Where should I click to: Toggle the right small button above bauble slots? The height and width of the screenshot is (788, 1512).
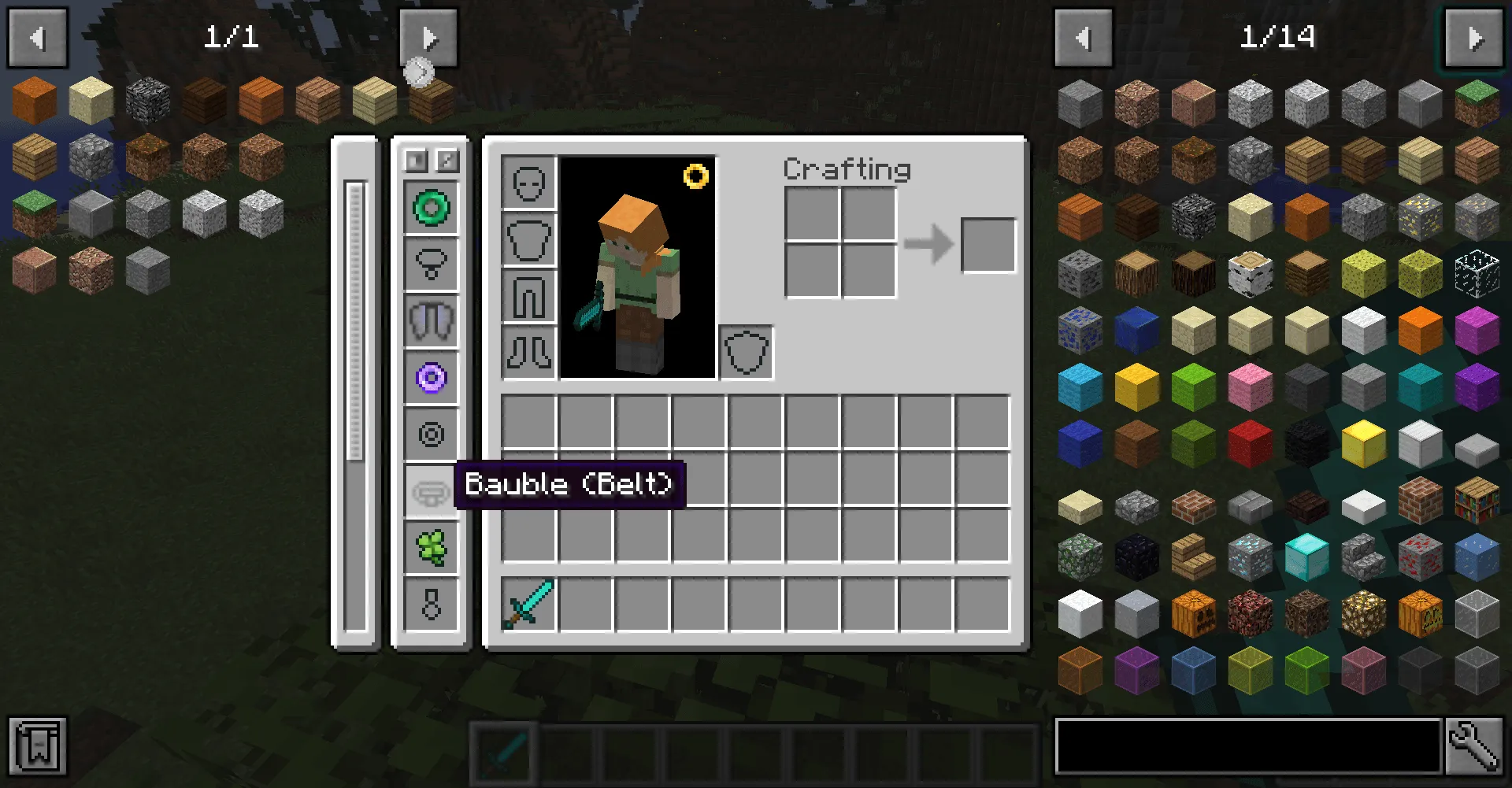(x=446, y=161)
